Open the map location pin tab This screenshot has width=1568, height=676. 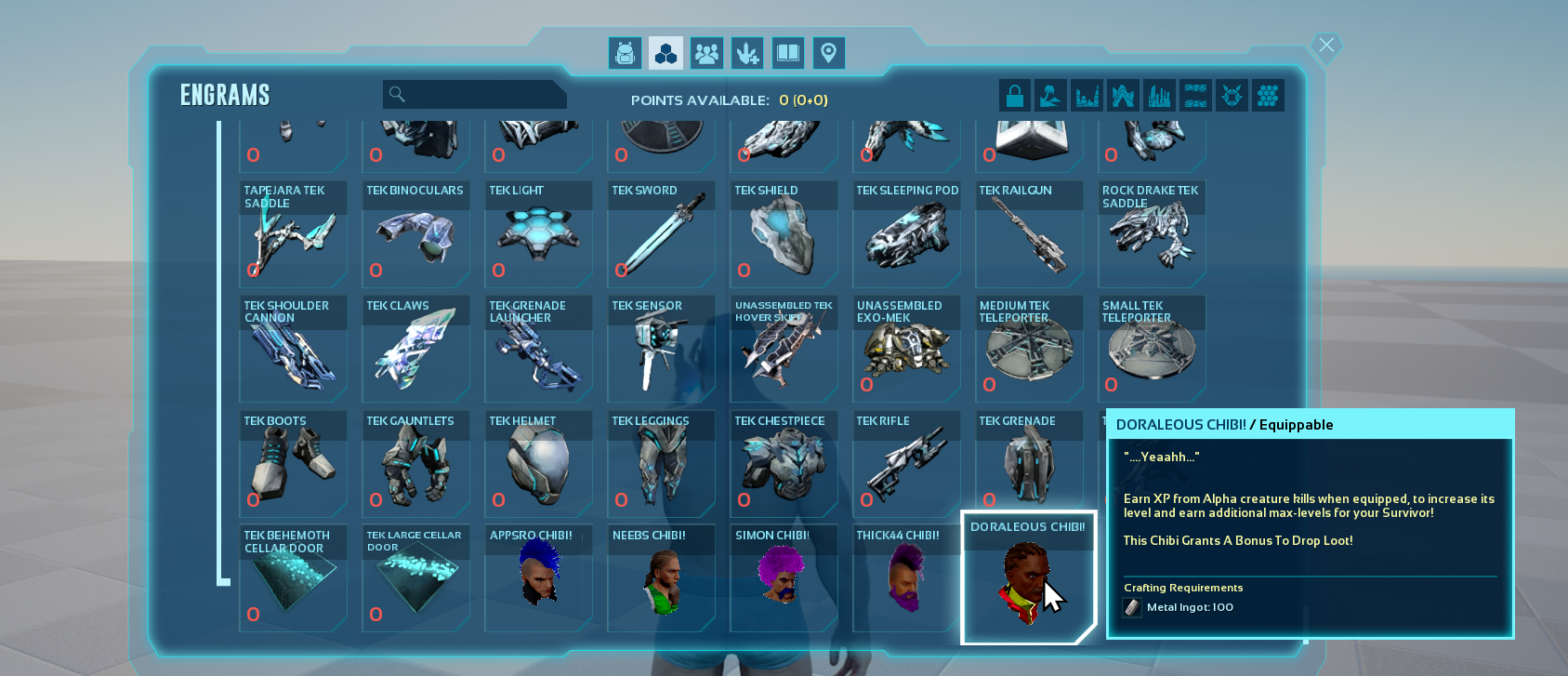pyautogui.click(x=828, y=53)
